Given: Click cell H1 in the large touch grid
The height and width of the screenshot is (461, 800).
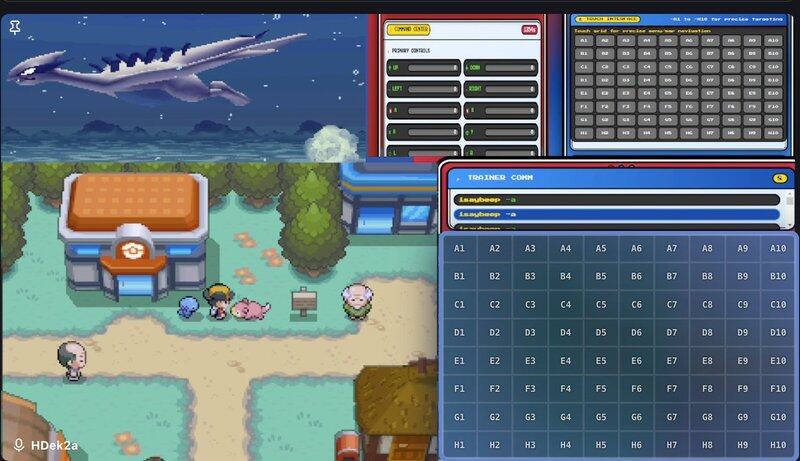Looking at the screenshot, I should 459,444.
